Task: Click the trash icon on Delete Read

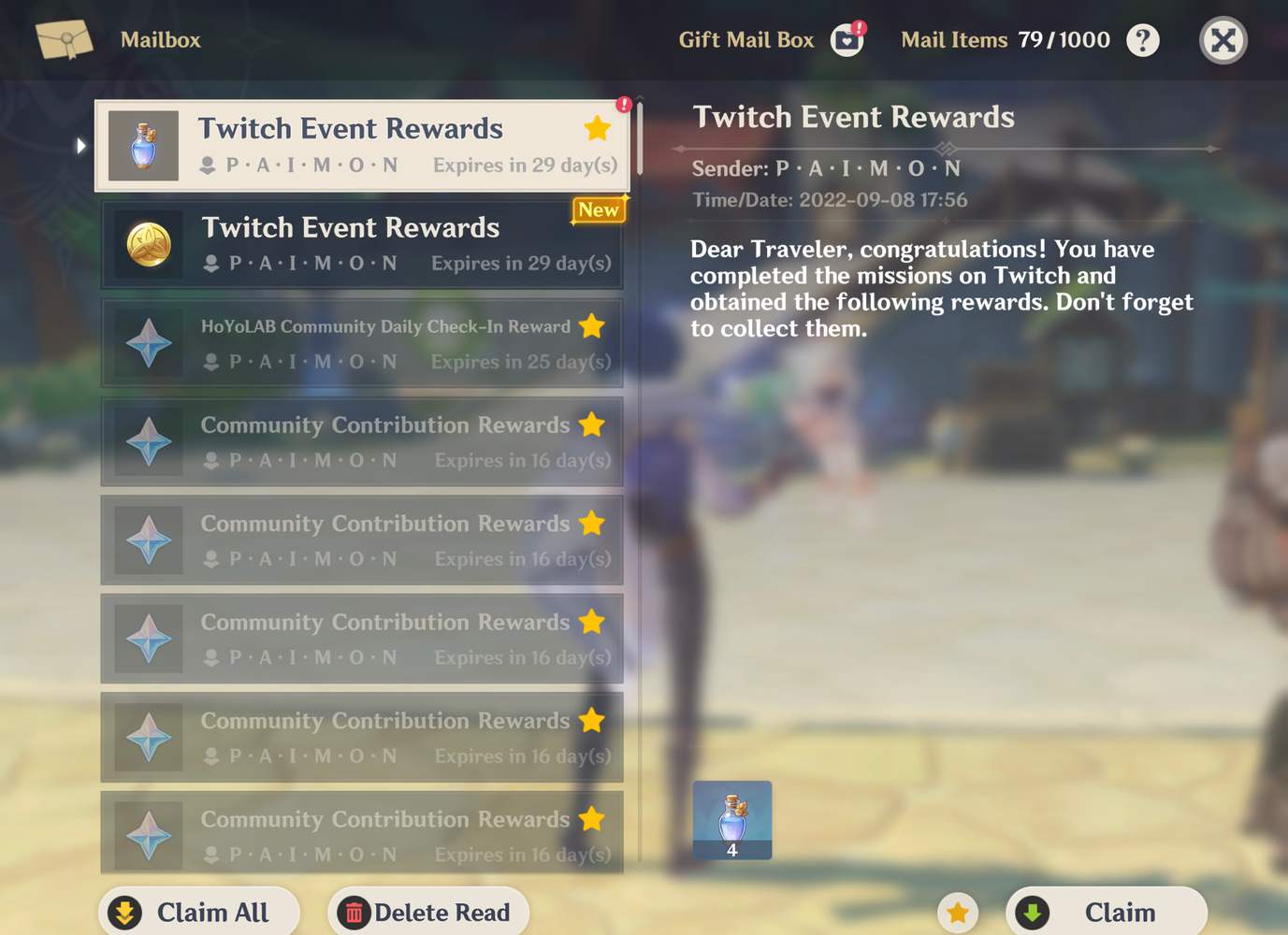Action: tap(355, 912)
